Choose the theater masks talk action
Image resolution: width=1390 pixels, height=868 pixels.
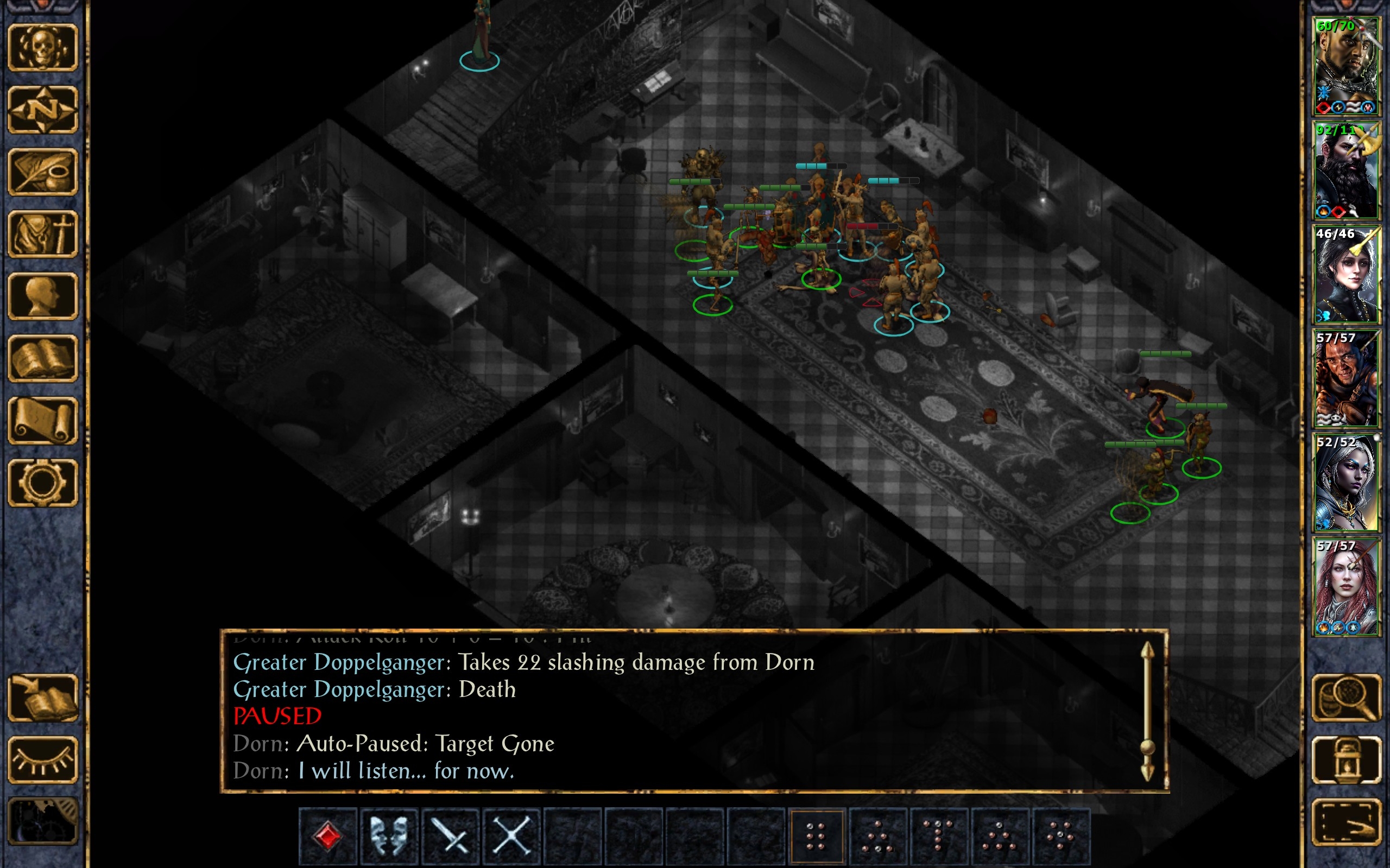[x=389, y=835]
